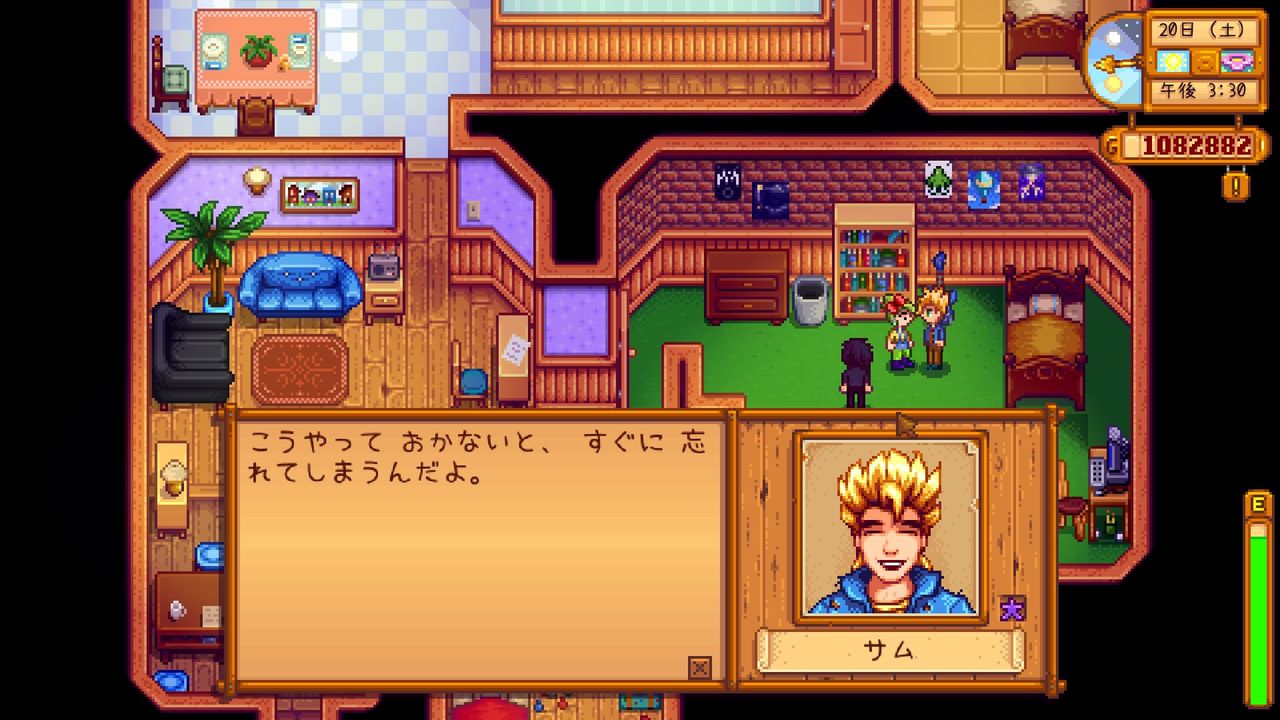Click the sun weather icon on the clock HUD

pyautogui.click(x=1172, y=61)
